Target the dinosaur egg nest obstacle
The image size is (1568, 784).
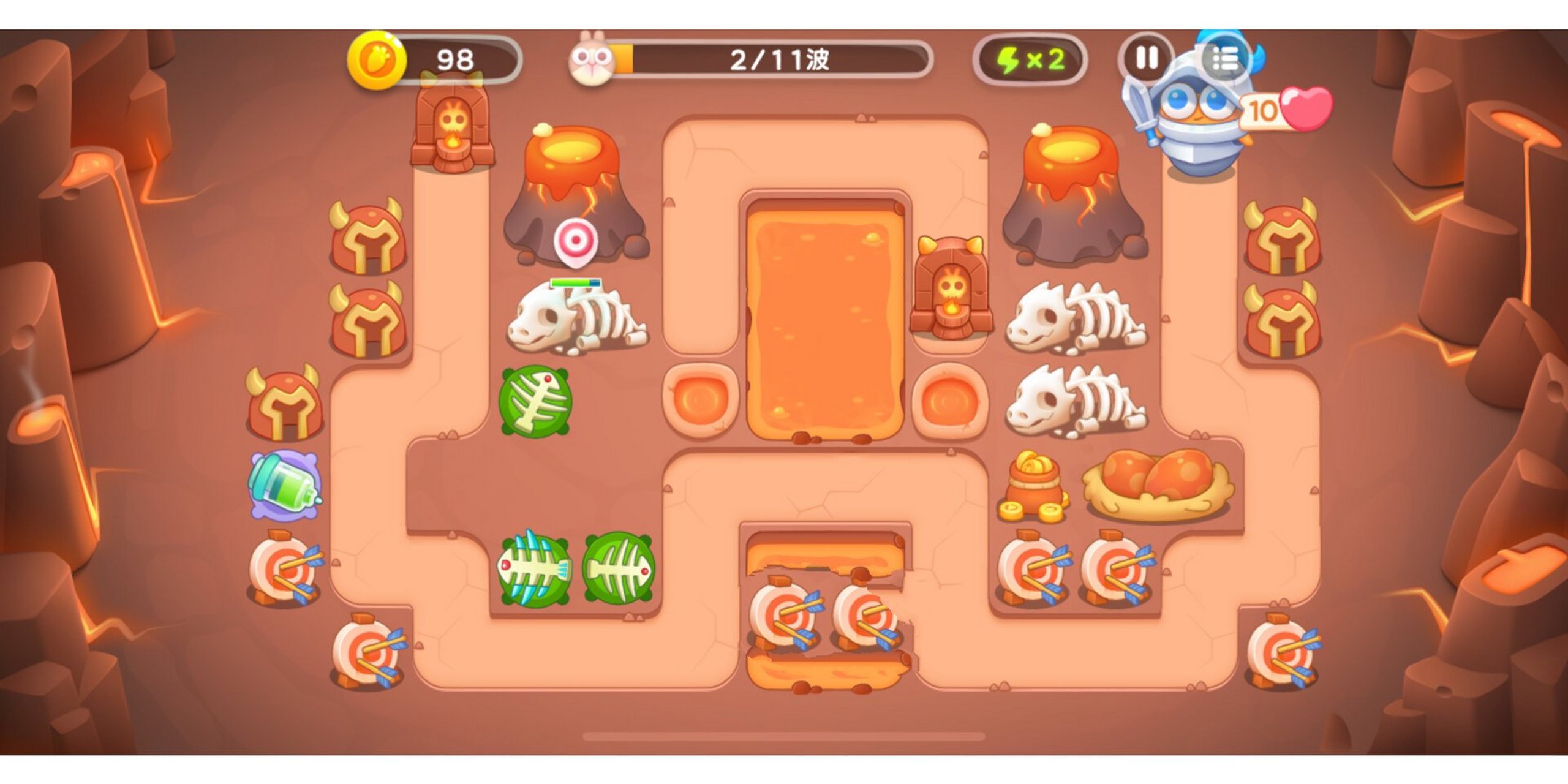pos(1156,484)
